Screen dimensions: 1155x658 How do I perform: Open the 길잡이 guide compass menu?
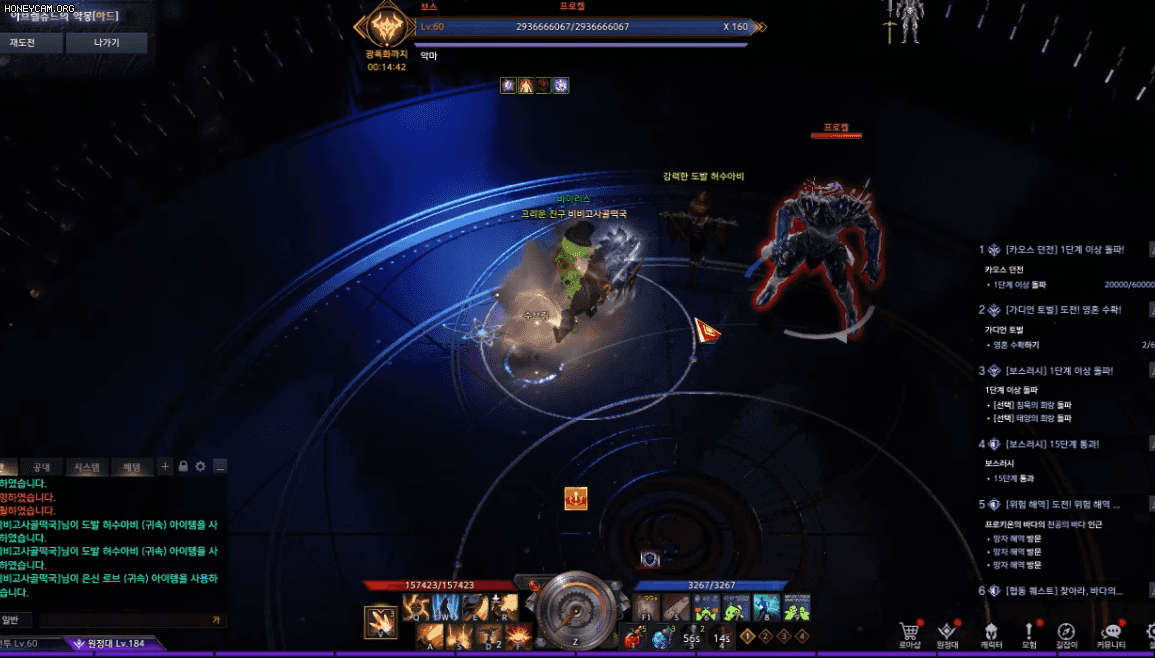tap(1067, 634)
